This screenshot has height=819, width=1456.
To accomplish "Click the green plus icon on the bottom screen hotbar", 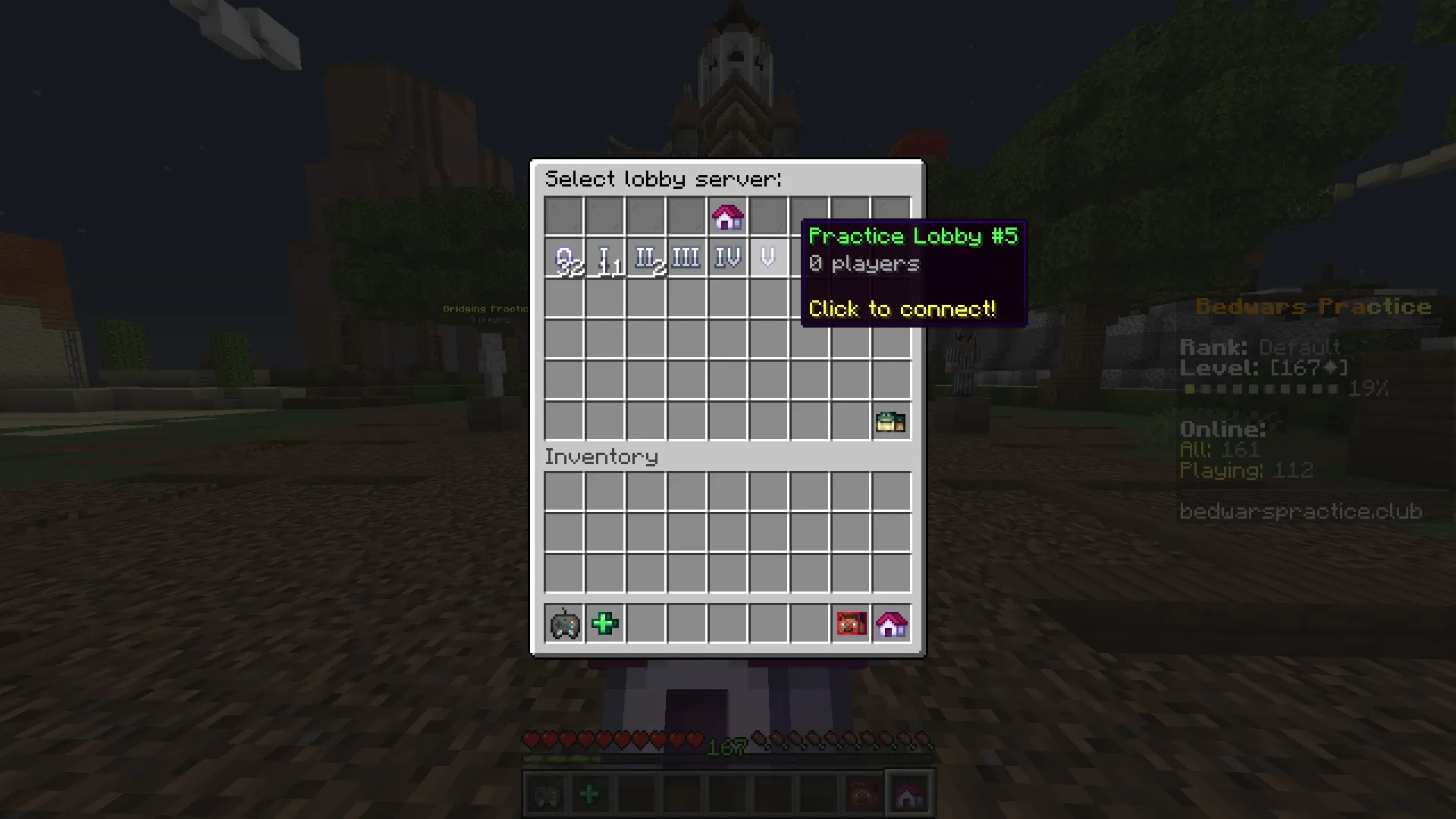I will point(591,793).
